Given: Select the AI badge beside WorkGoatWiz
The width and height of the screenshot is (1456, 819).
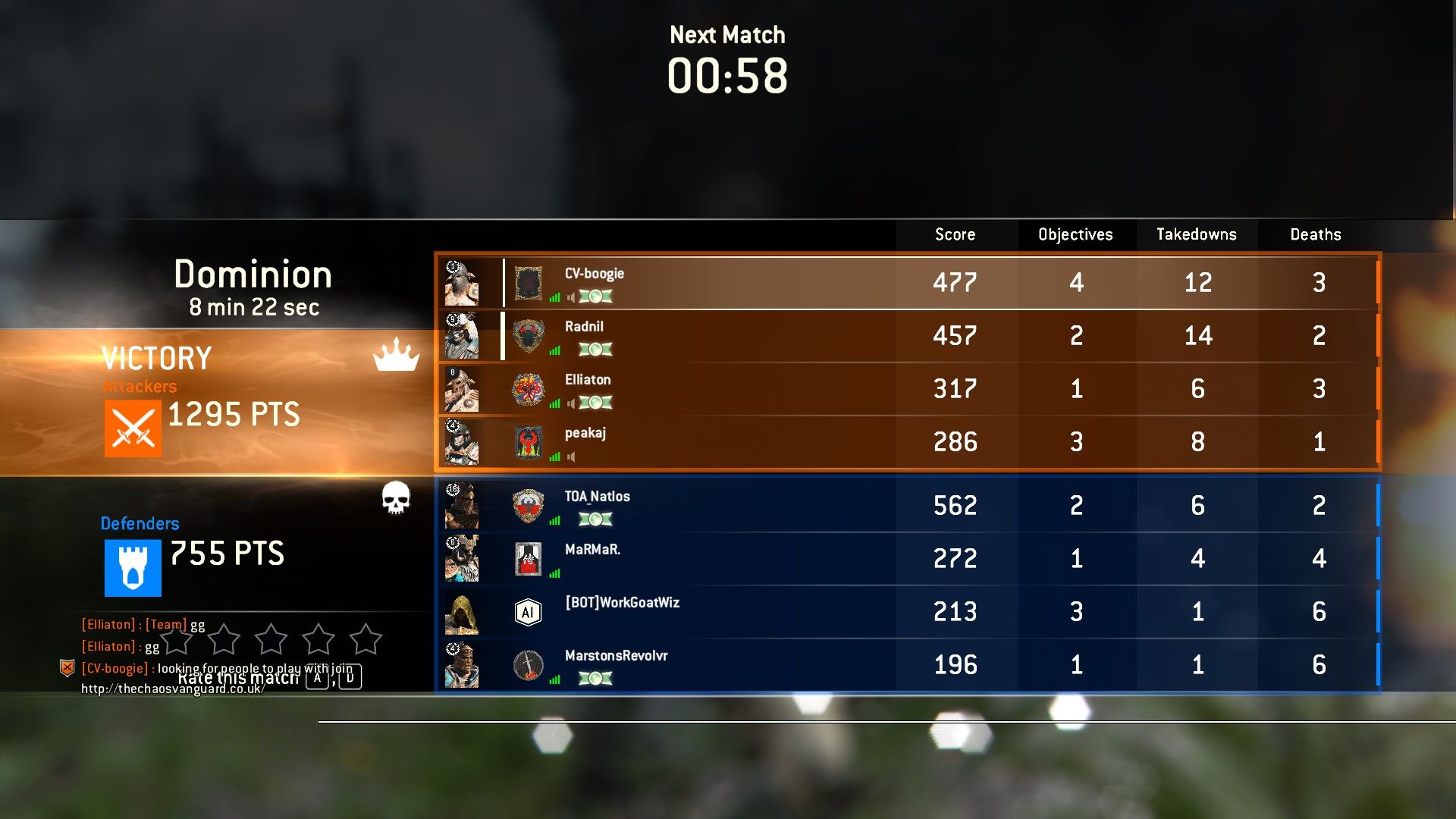Looking at the screenshot, I should 529,612.
